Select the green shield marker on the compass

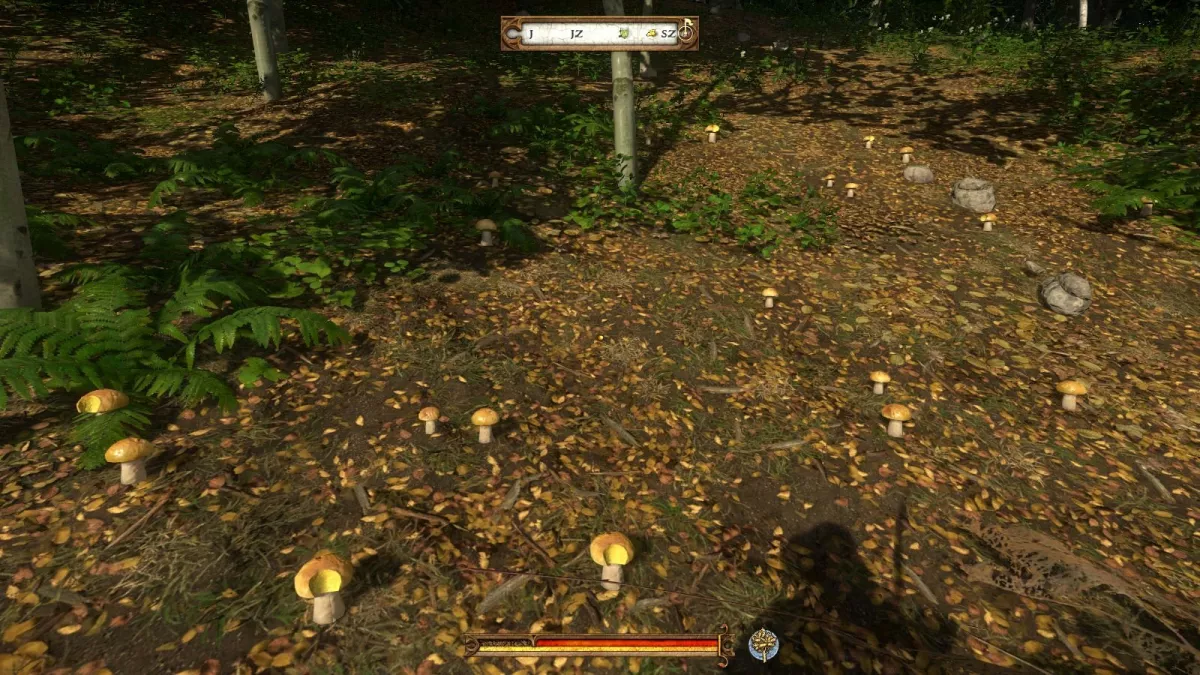pos(624,33)
